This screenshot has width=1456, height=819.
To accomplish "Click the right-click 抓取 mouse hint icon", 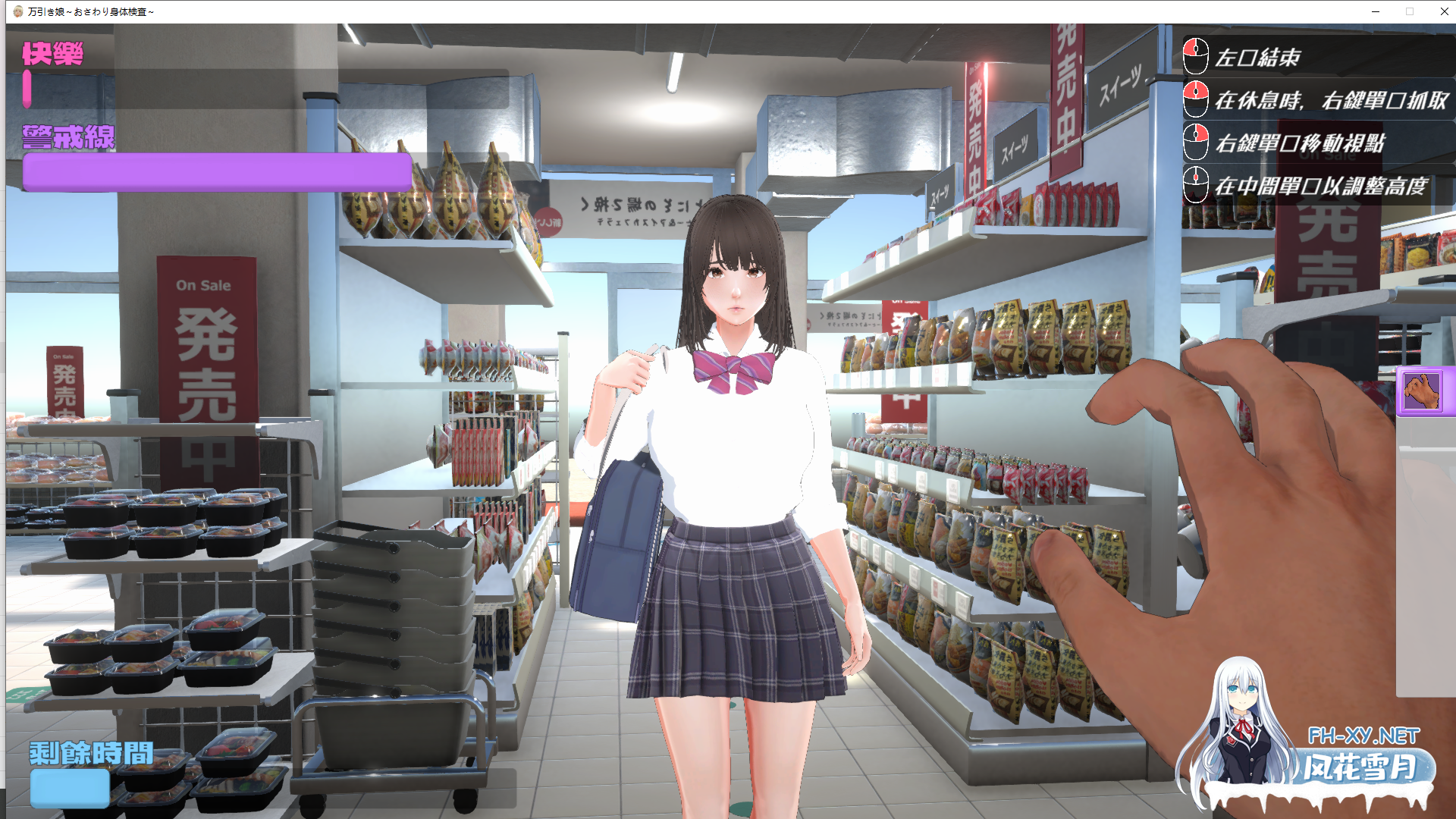I will [1195, 99].
